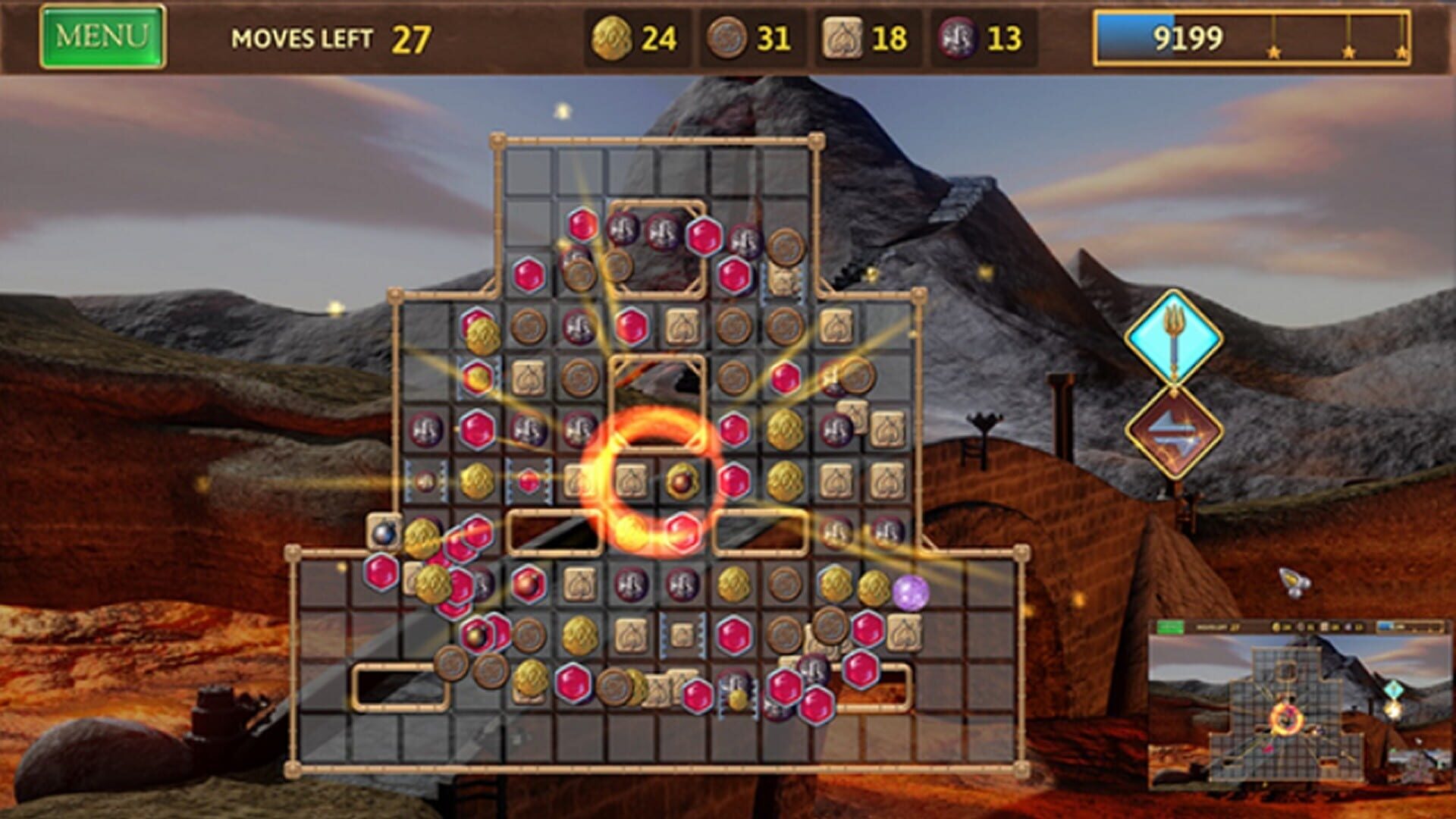
Task: Select the swap arrows power-up icon
Action: 1174,429
